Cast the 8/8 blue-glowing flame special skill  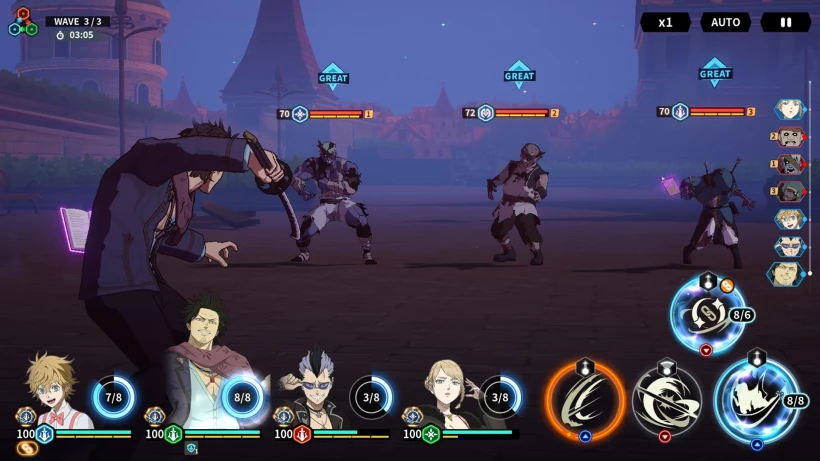point(755,401)
